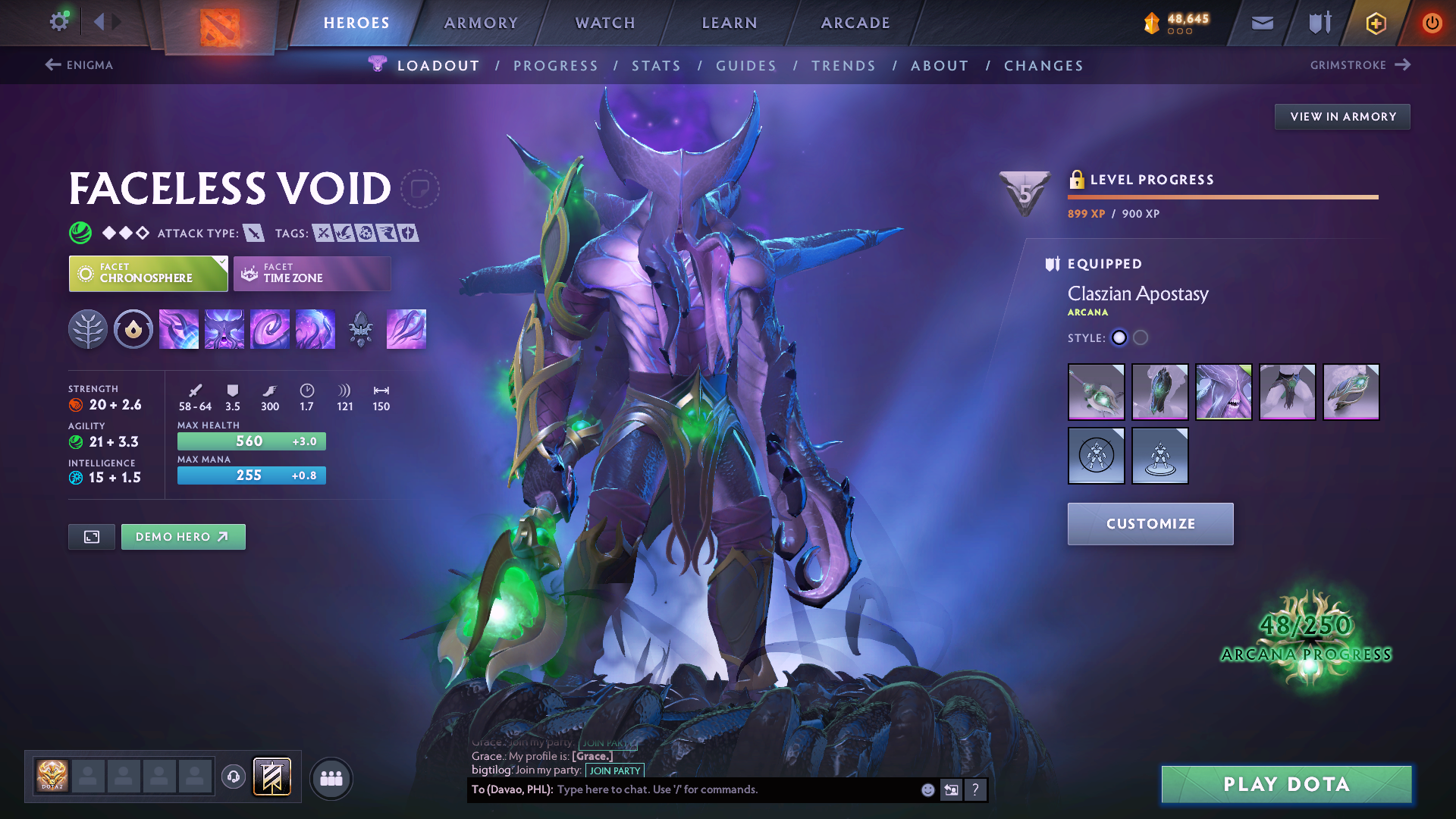View the Trends section
The image size is (1456, 819).
pyautogui.click(x=843, y=66)
